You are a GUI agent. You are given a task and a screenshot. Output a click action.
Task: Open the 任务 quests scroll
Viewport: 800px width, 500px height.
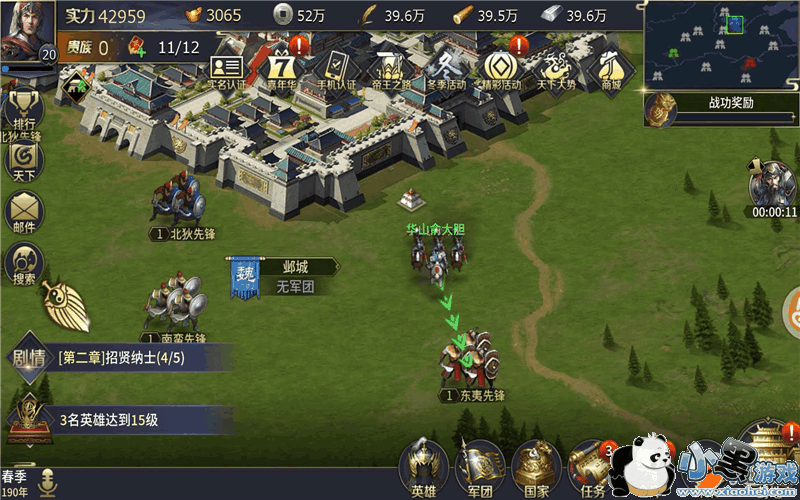tap(592, 466)
